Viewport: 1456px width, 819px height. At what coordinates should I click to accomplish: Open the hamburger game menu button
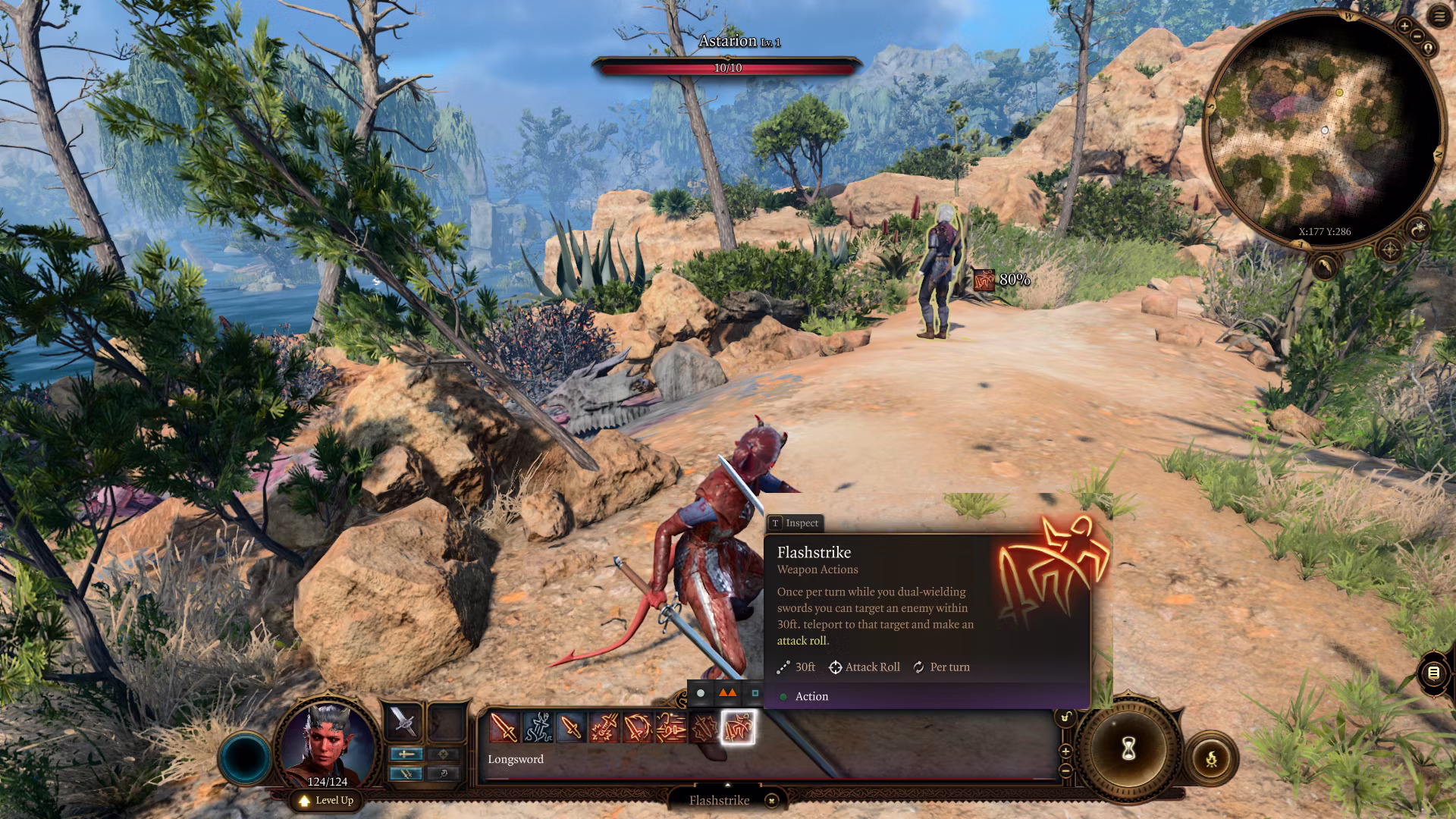pos(1439,17)
